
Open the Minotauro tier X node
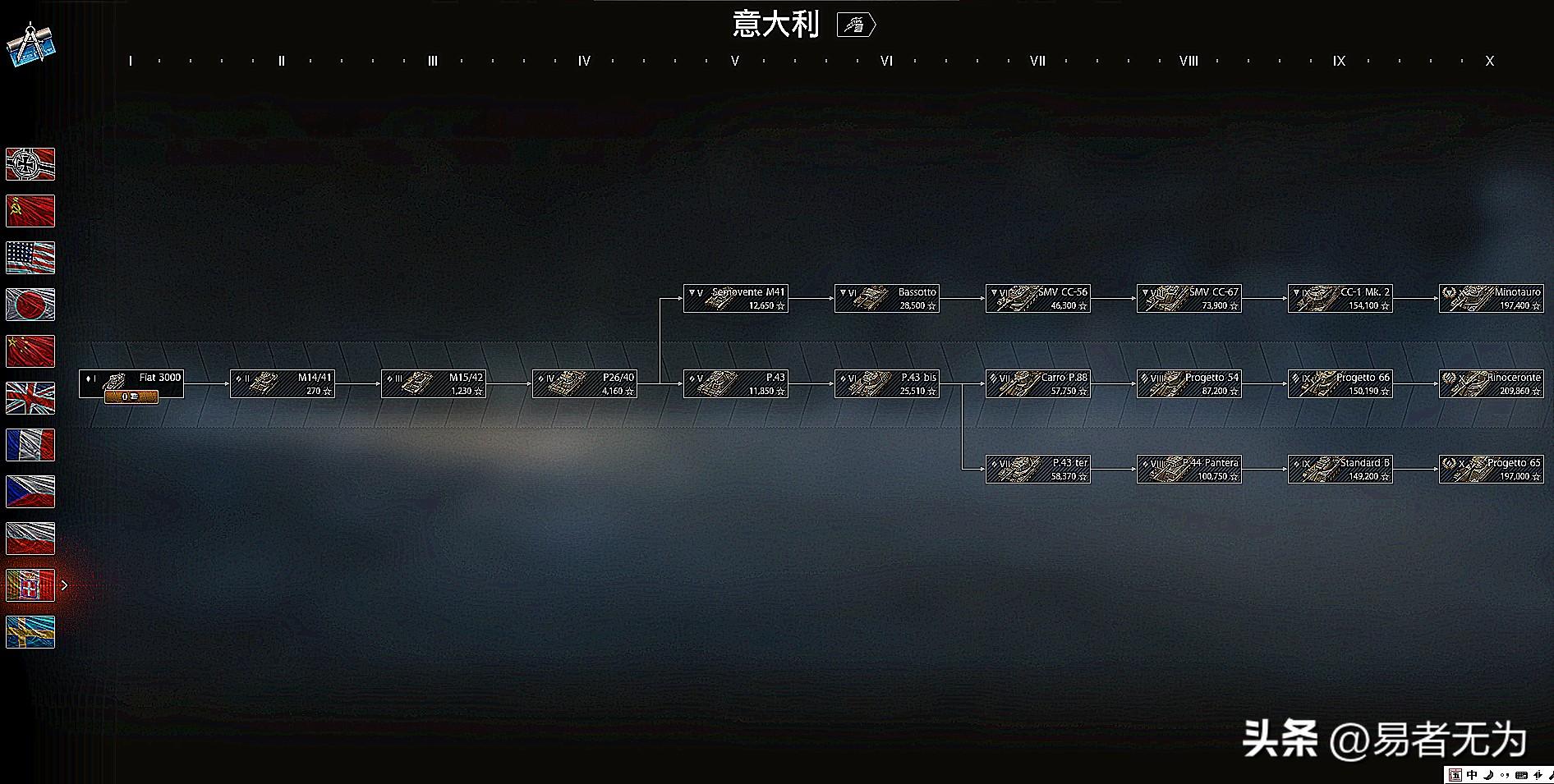pyautogui.click(x=1492, y=298)
